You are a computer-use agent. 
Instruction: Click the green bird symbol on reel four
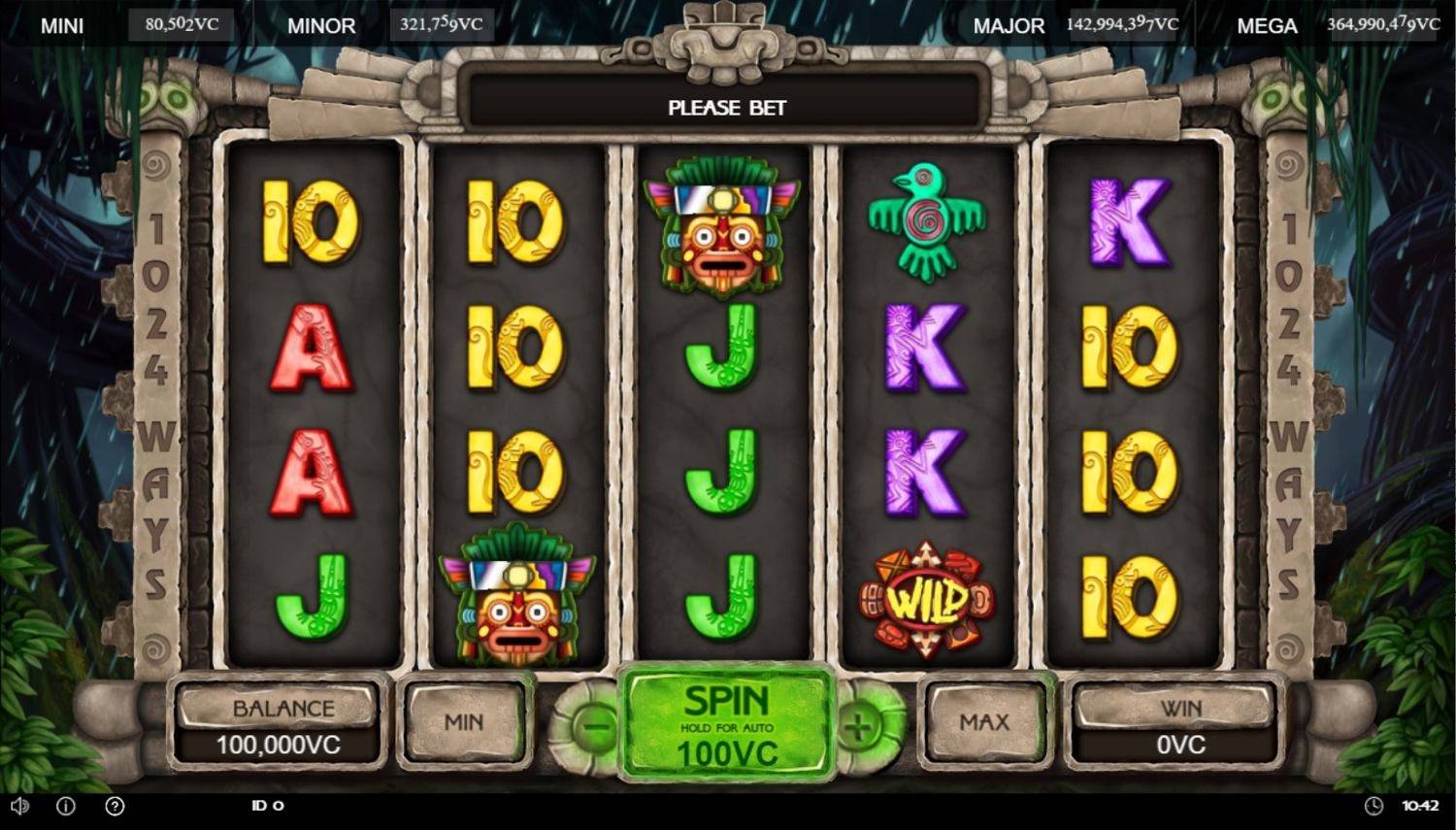[x=929, y=225]
